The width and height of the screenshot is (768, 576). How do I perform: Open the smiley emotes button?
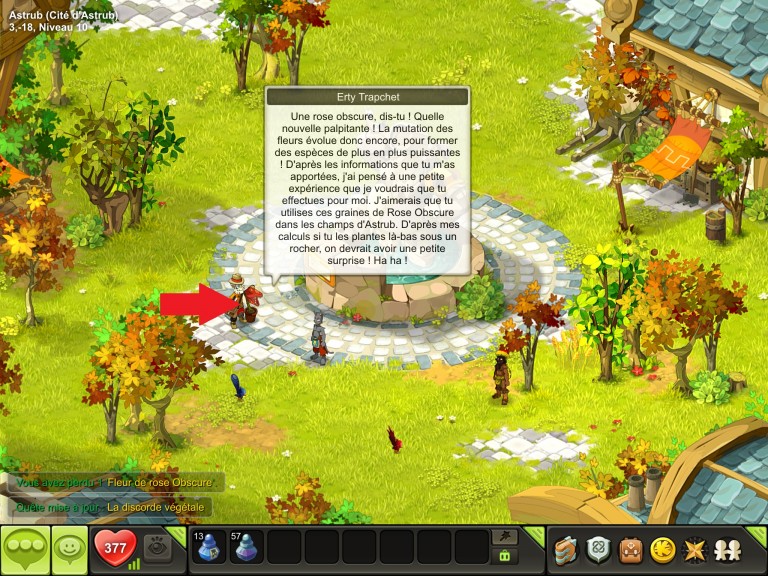pyautogui.click(x=68, y=549)
